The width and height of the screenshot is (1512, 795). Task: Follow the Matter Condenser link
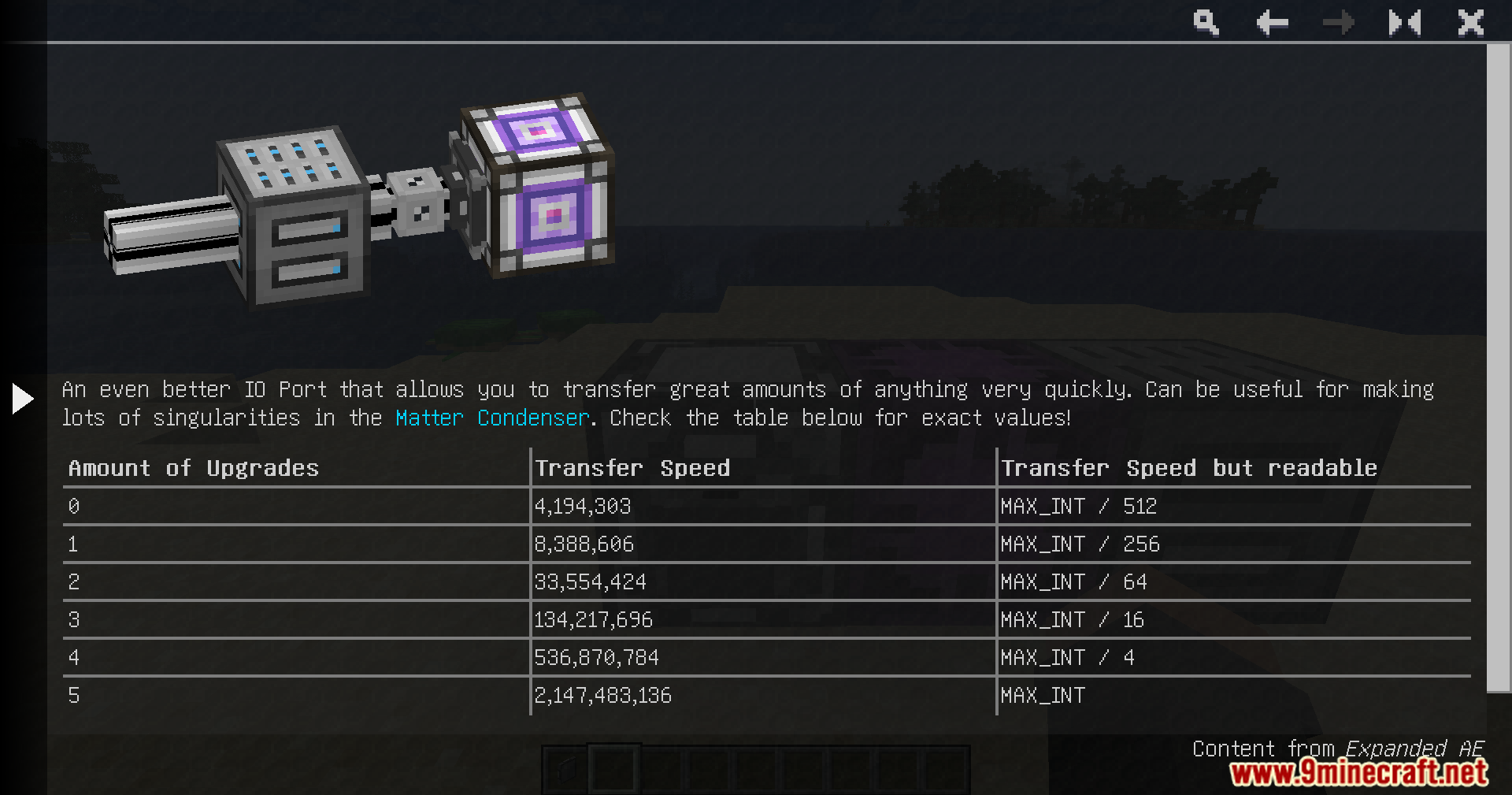point(492,418)
